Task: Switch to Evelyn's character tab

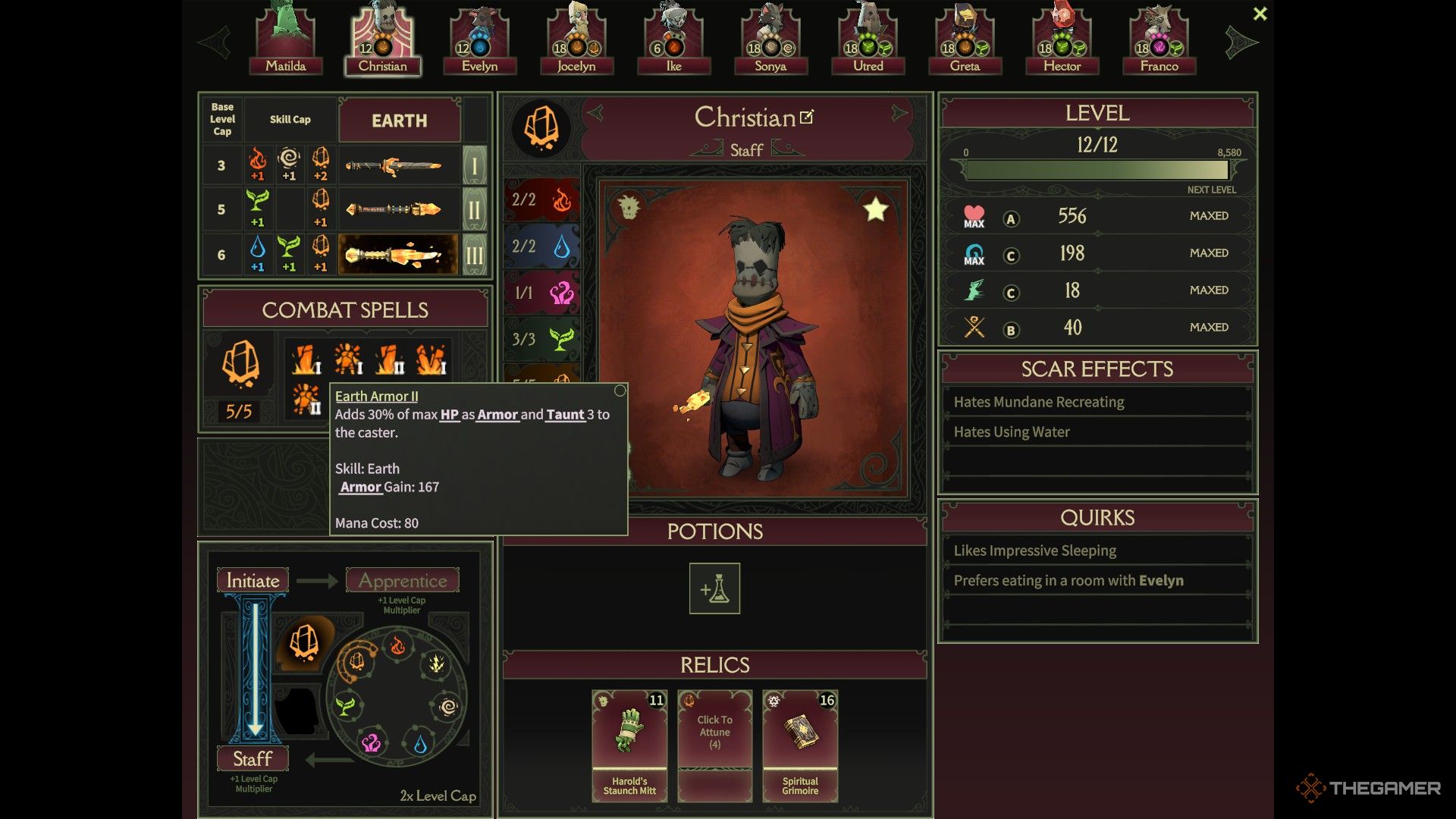Action: pyautogui.click(x=480, y=42)
